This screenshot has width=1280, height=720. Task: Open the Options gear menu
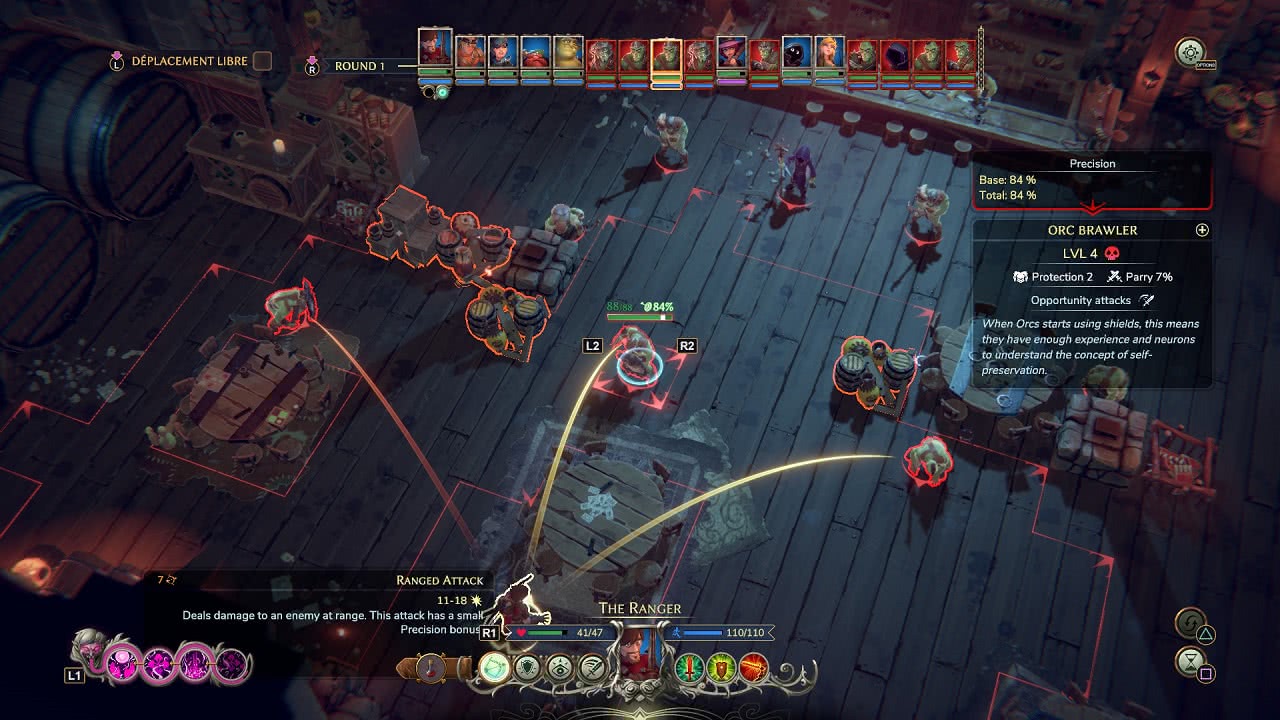(x=1190, y=53)
